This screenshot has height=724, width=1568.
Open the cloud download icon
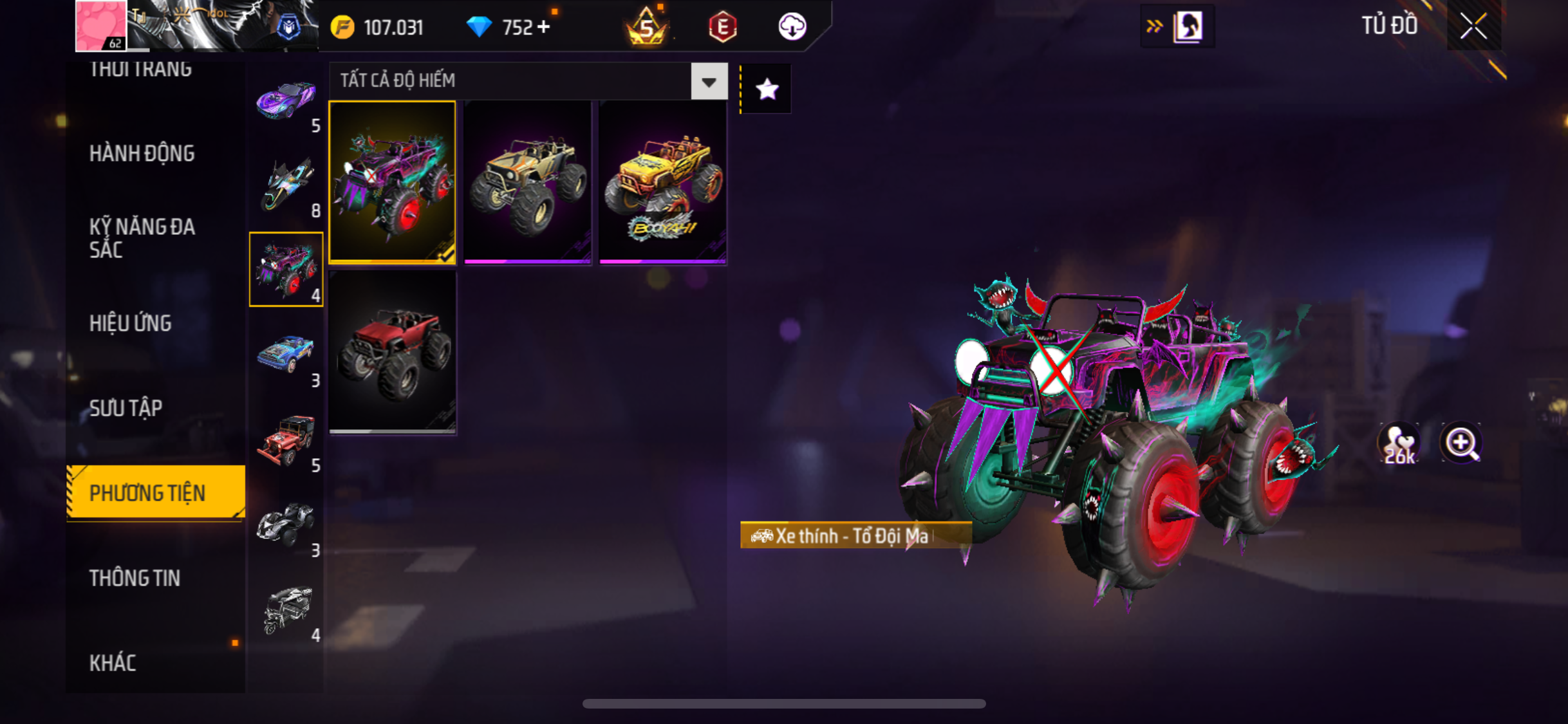792,27
